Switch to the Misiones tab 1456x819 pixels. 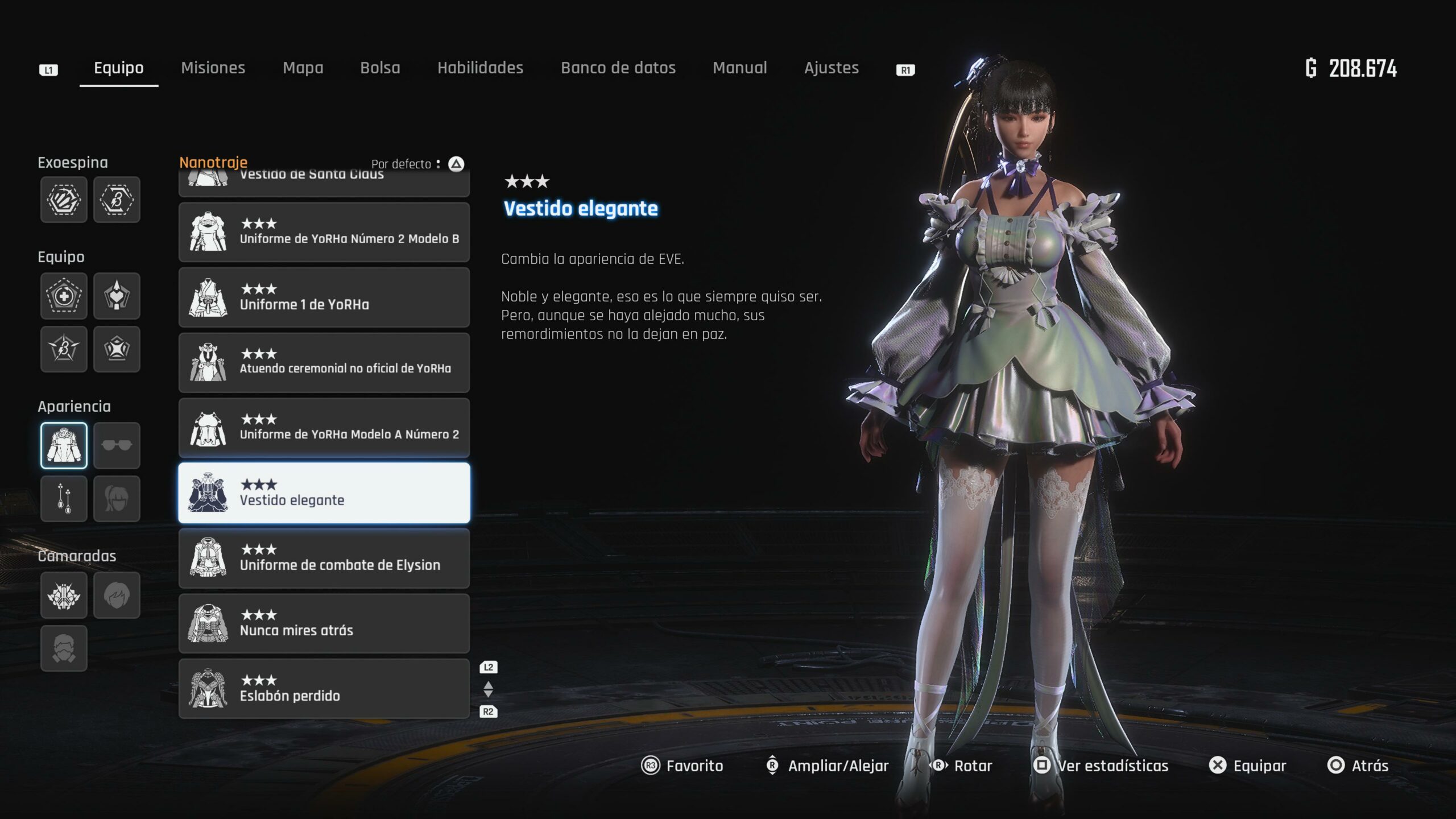tap(213, 68)
